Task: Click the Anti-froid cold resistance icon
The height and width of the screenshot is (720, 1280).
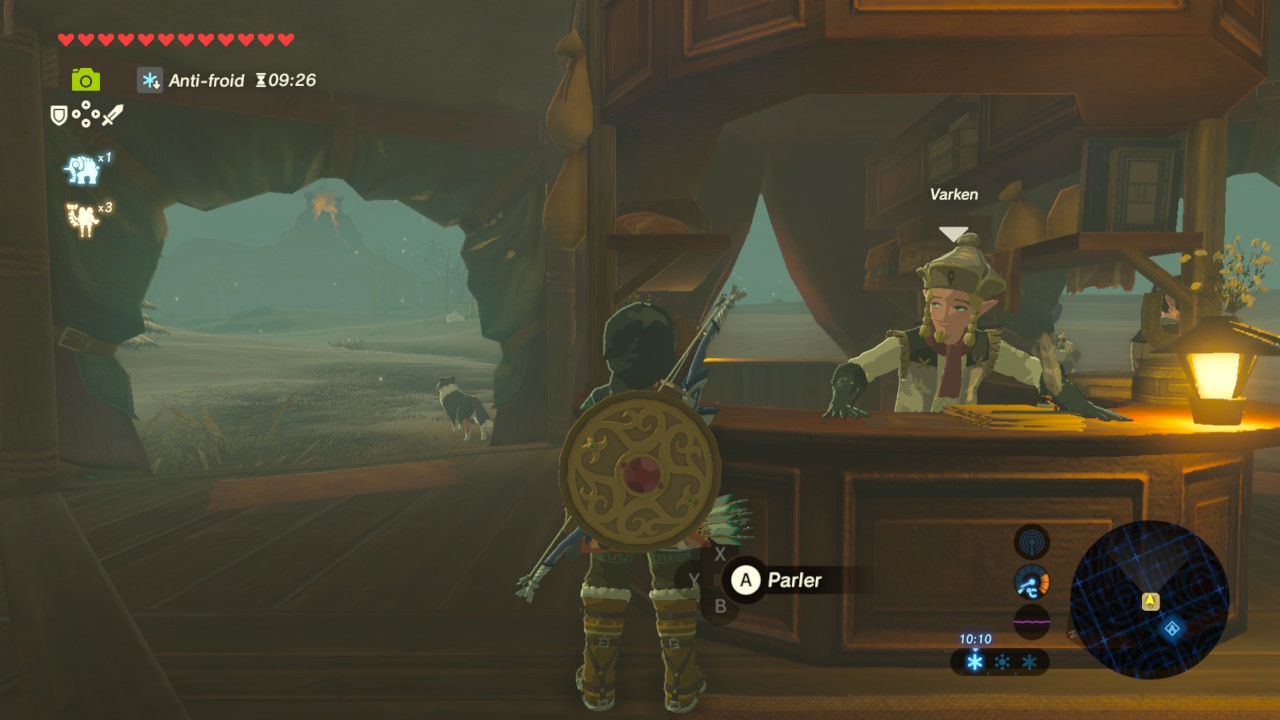Action: (x=151, y=81)
